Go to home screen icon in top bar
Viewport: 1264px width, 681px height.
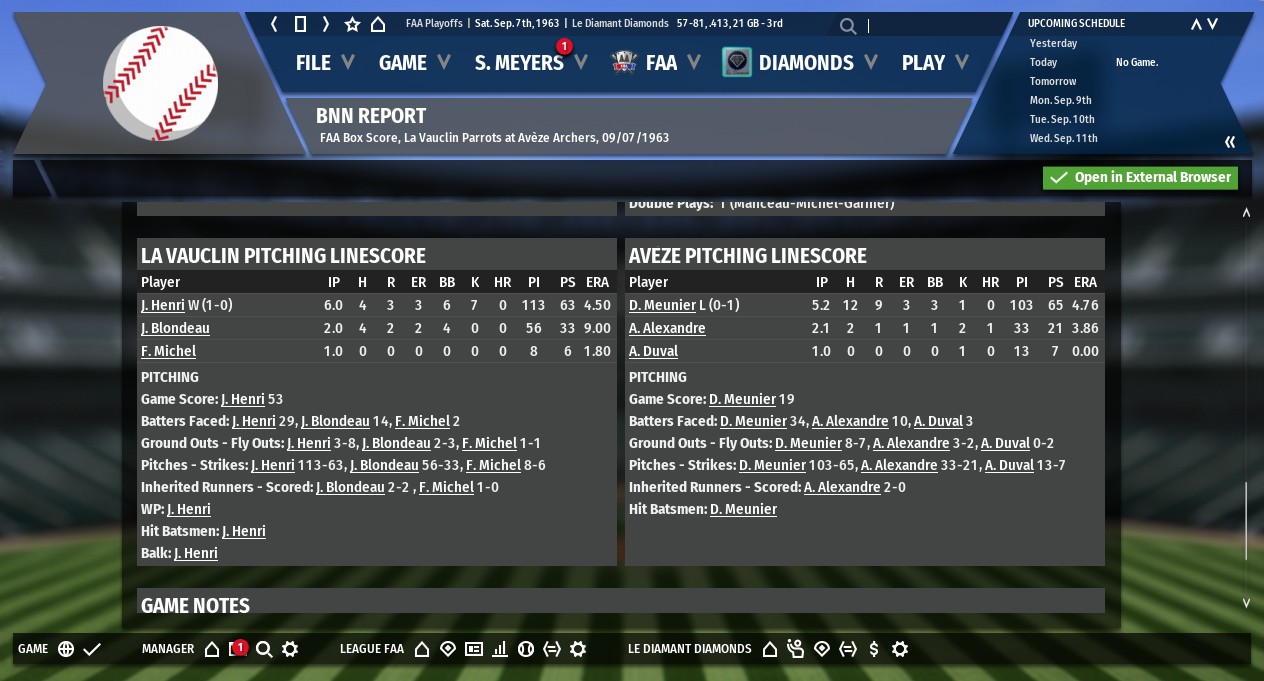pos(378,24)
